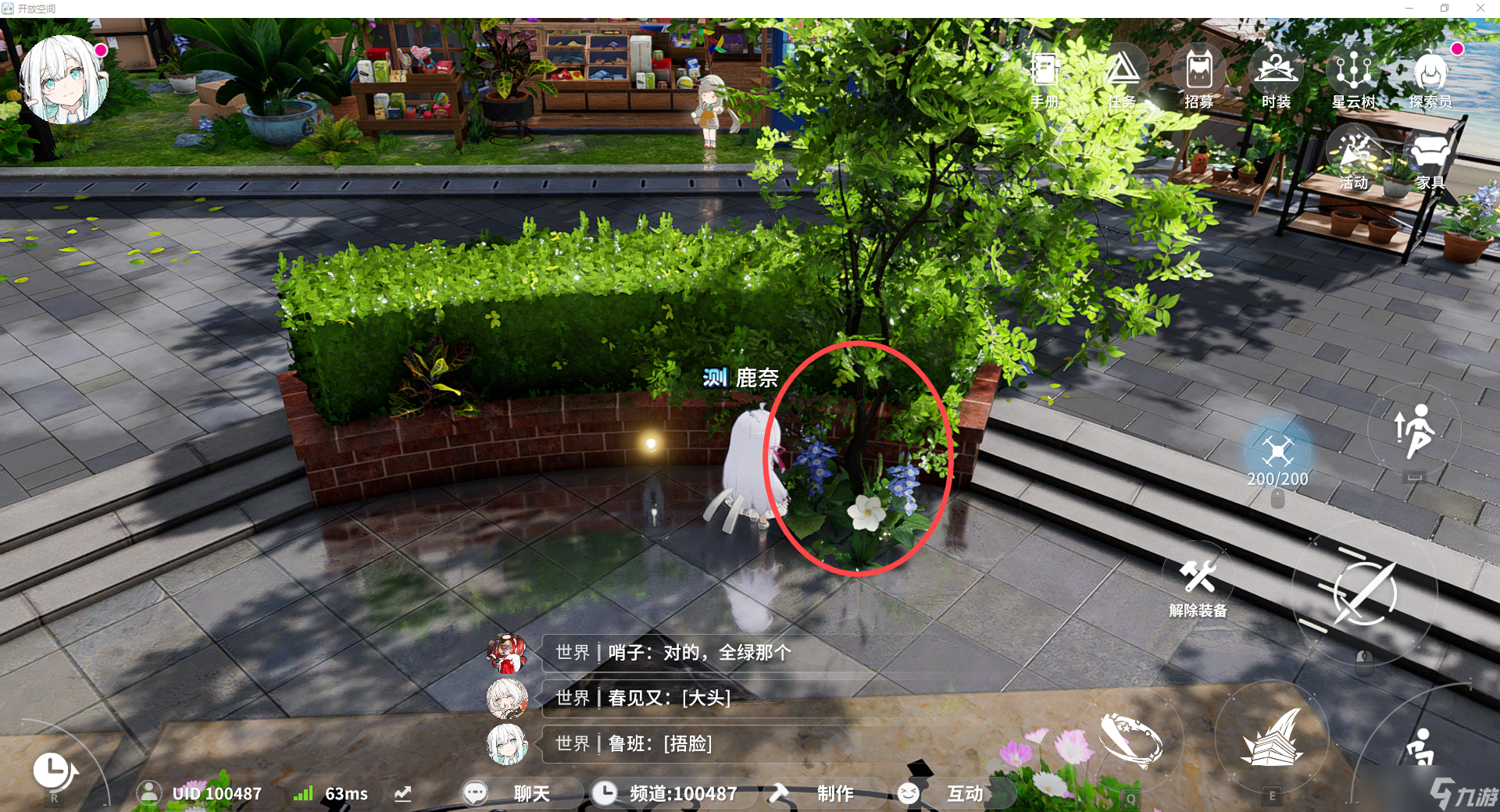Open the 星云树 skill tree

(x=1353, y=77)
